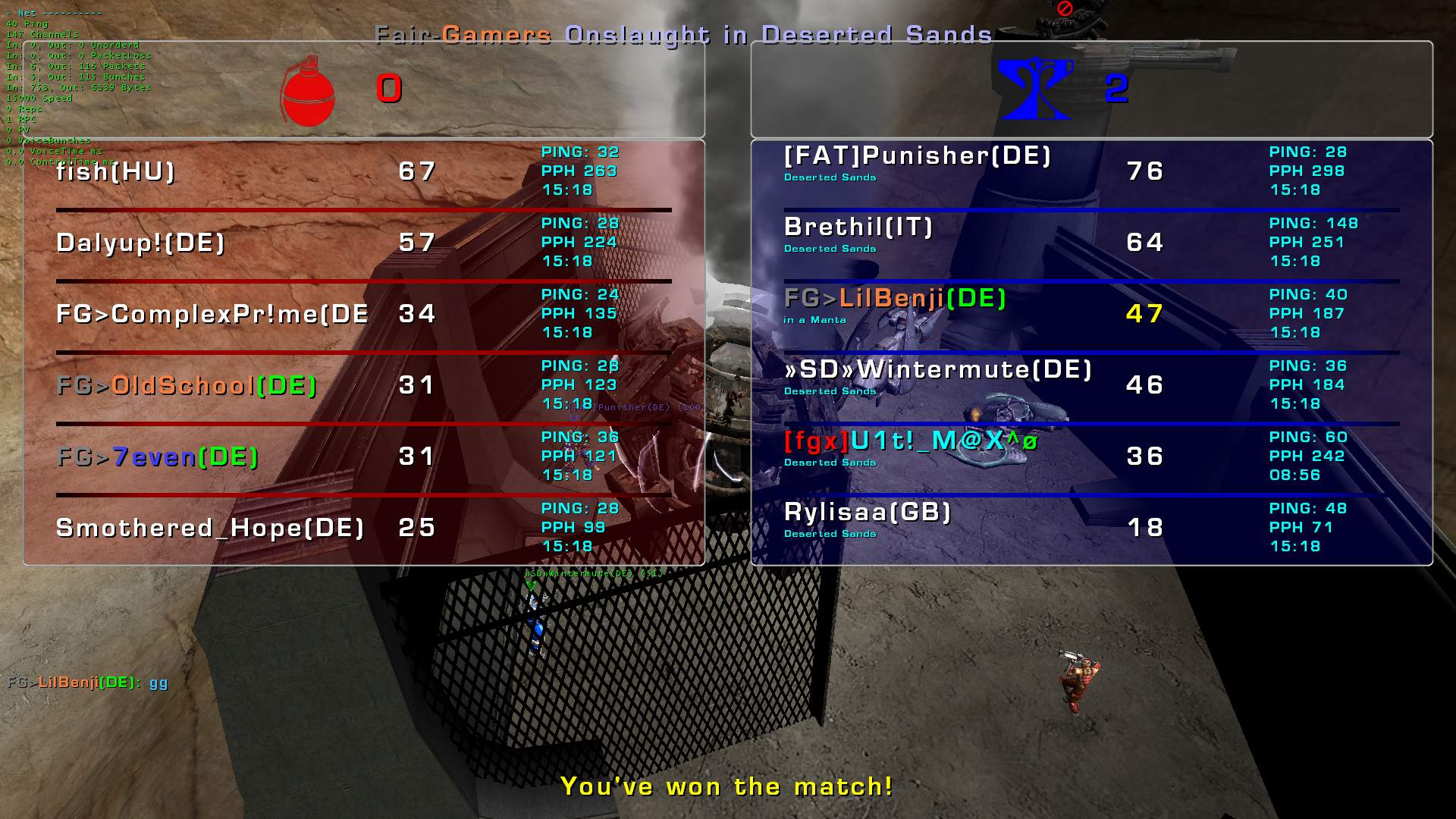Select the Brethil(IT) player row
This screenshot has width=1456, height=819.
858,227
